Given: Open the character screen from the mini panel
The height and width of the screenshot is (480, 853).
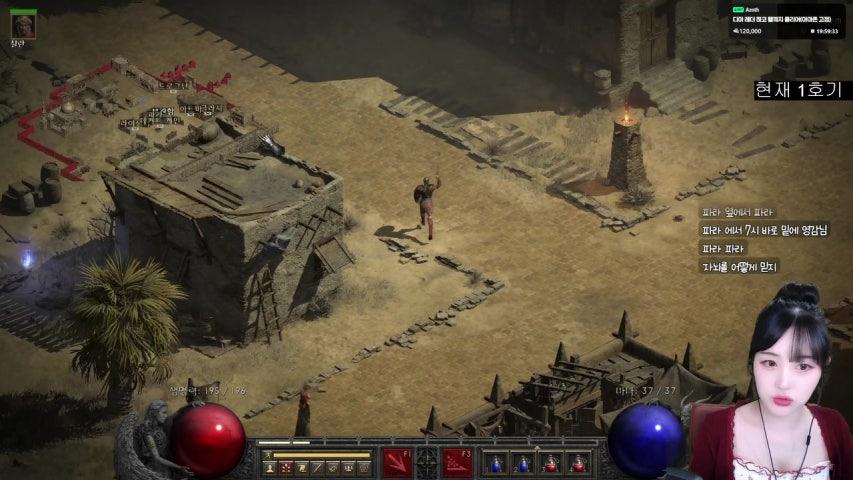Looking at the screenshot, I should coord(269,467).
